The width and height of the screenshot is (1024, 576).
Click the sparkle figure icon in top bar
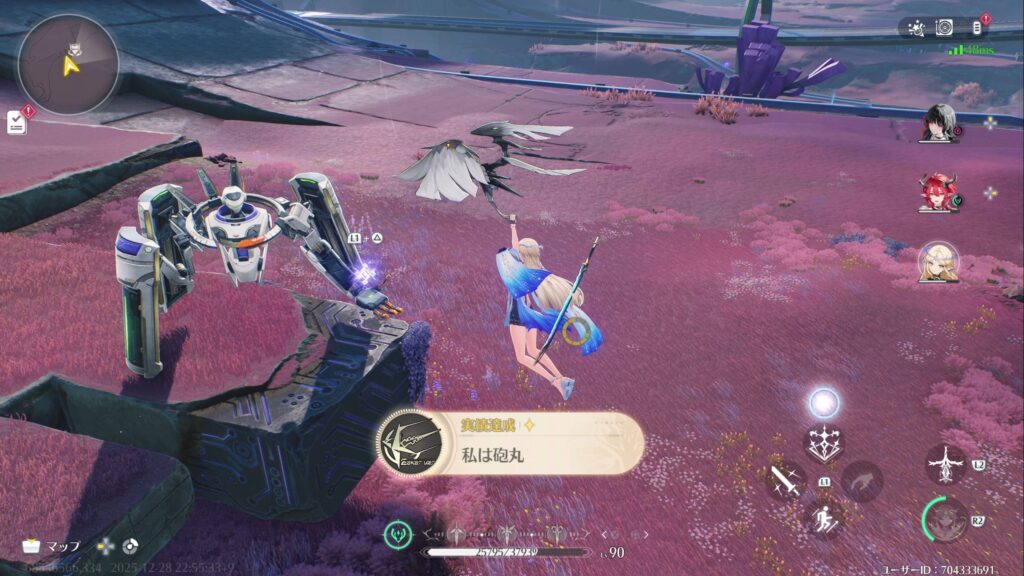914,28
